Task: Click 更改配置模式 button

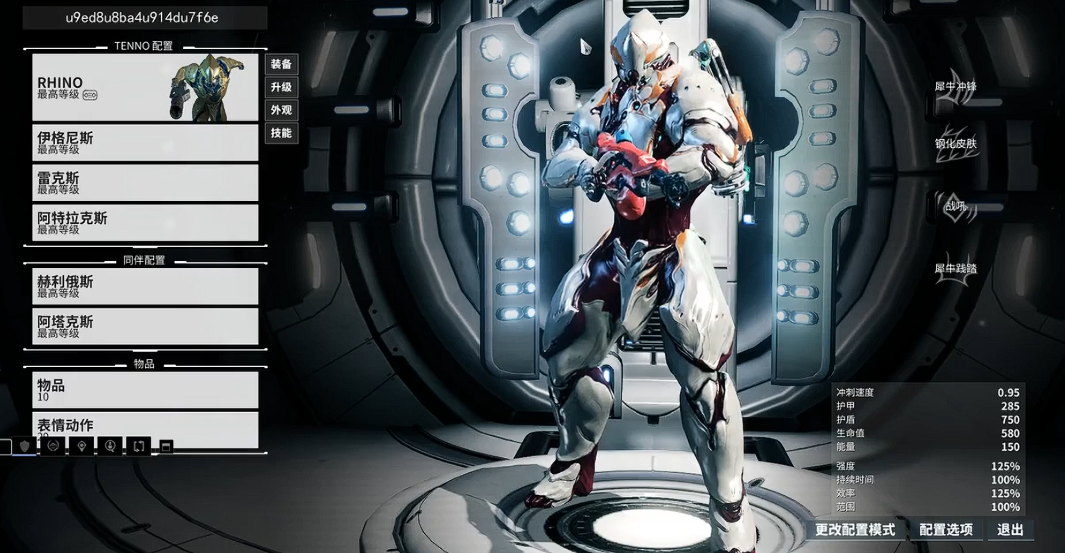Action: [855, 530]
